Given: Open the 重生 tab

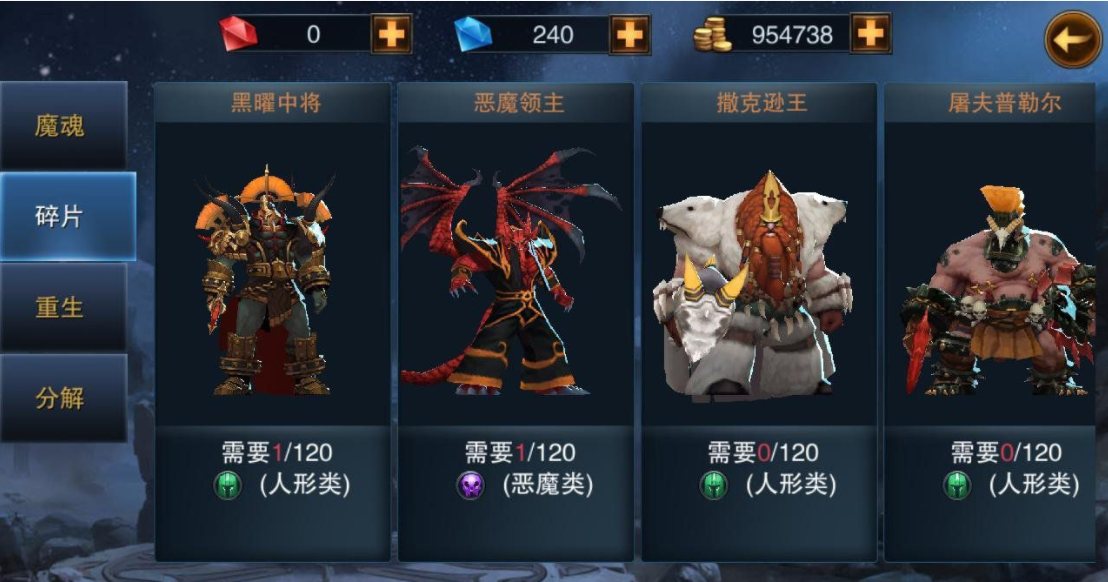Looking at the screenshot, I should pyautogui.click(x=62, y=307).
